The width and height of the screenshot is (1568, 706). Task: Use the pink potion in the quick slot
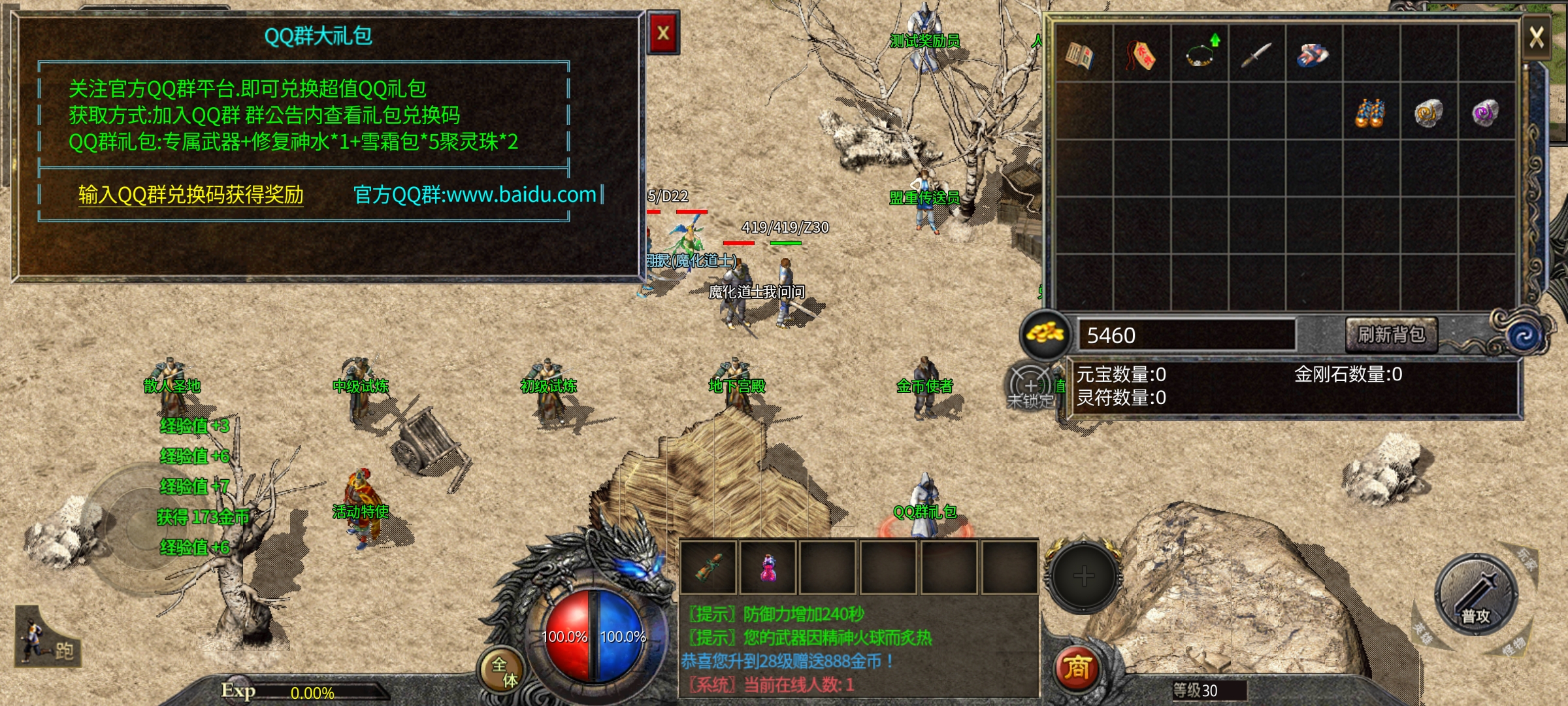click(x=768, y=567)
